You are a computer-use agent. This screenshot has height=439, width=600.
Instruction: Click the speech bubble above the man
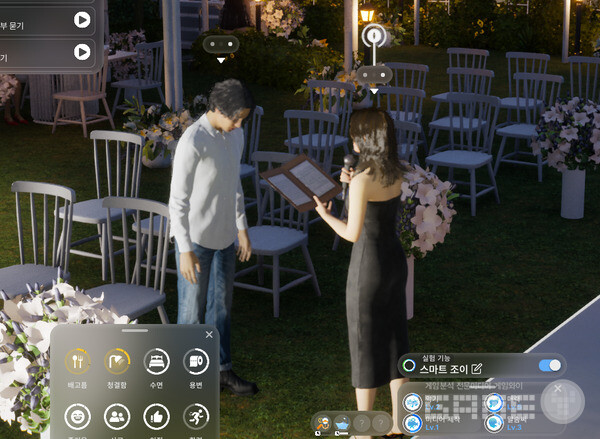(220, 44)
